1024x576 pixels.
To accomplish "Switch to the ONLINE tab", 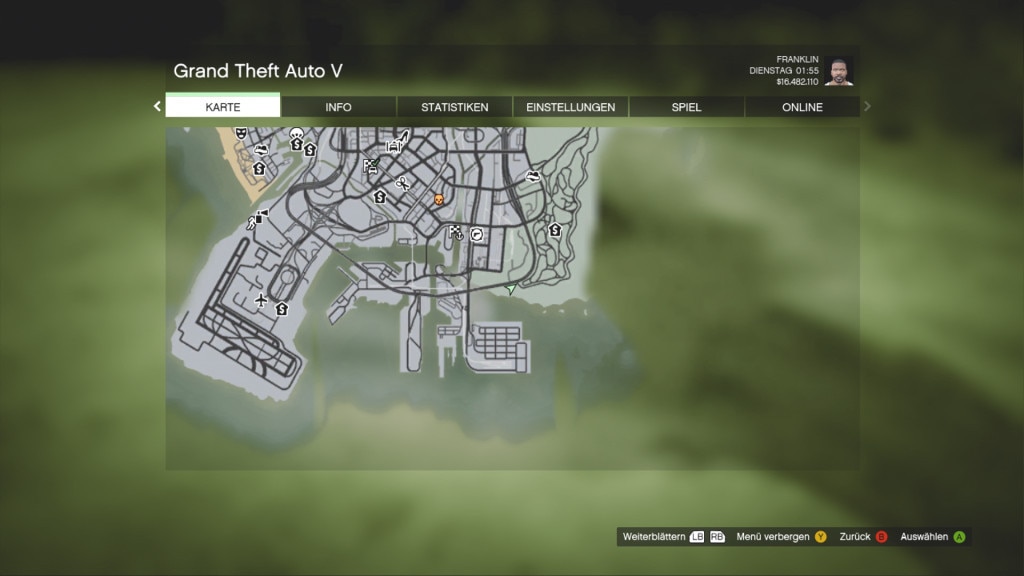I will pyautogui.click(x=802, y=107).
